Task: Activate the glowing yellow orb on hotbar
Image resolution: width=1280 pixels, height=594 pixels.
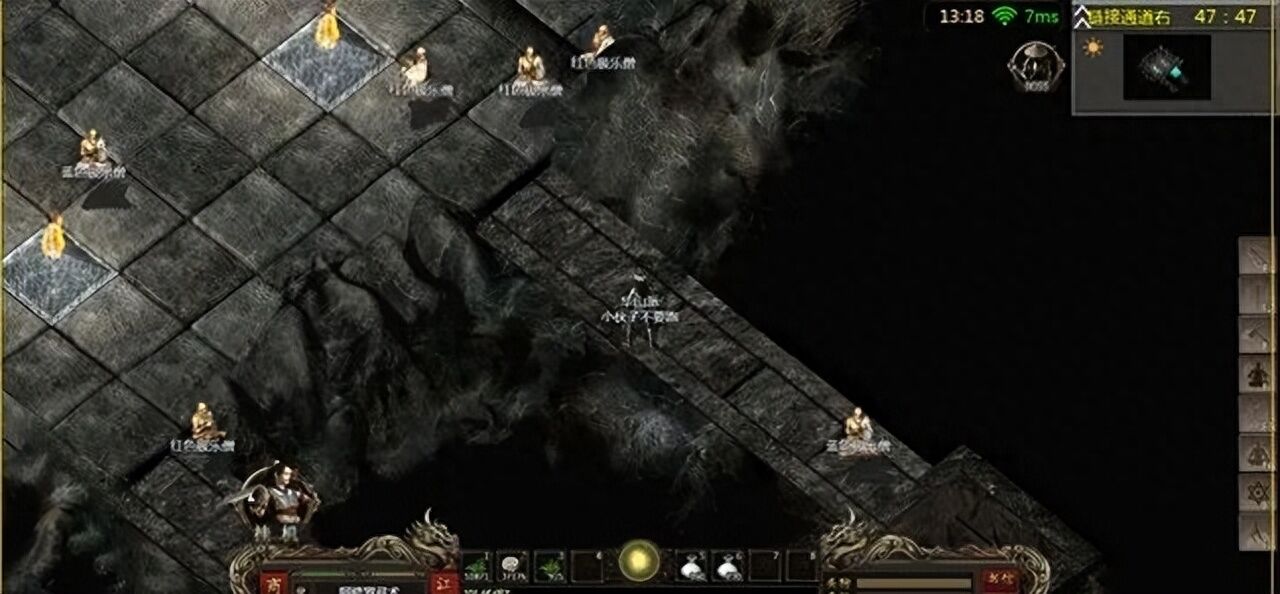Action: click(x=638, y=560)
